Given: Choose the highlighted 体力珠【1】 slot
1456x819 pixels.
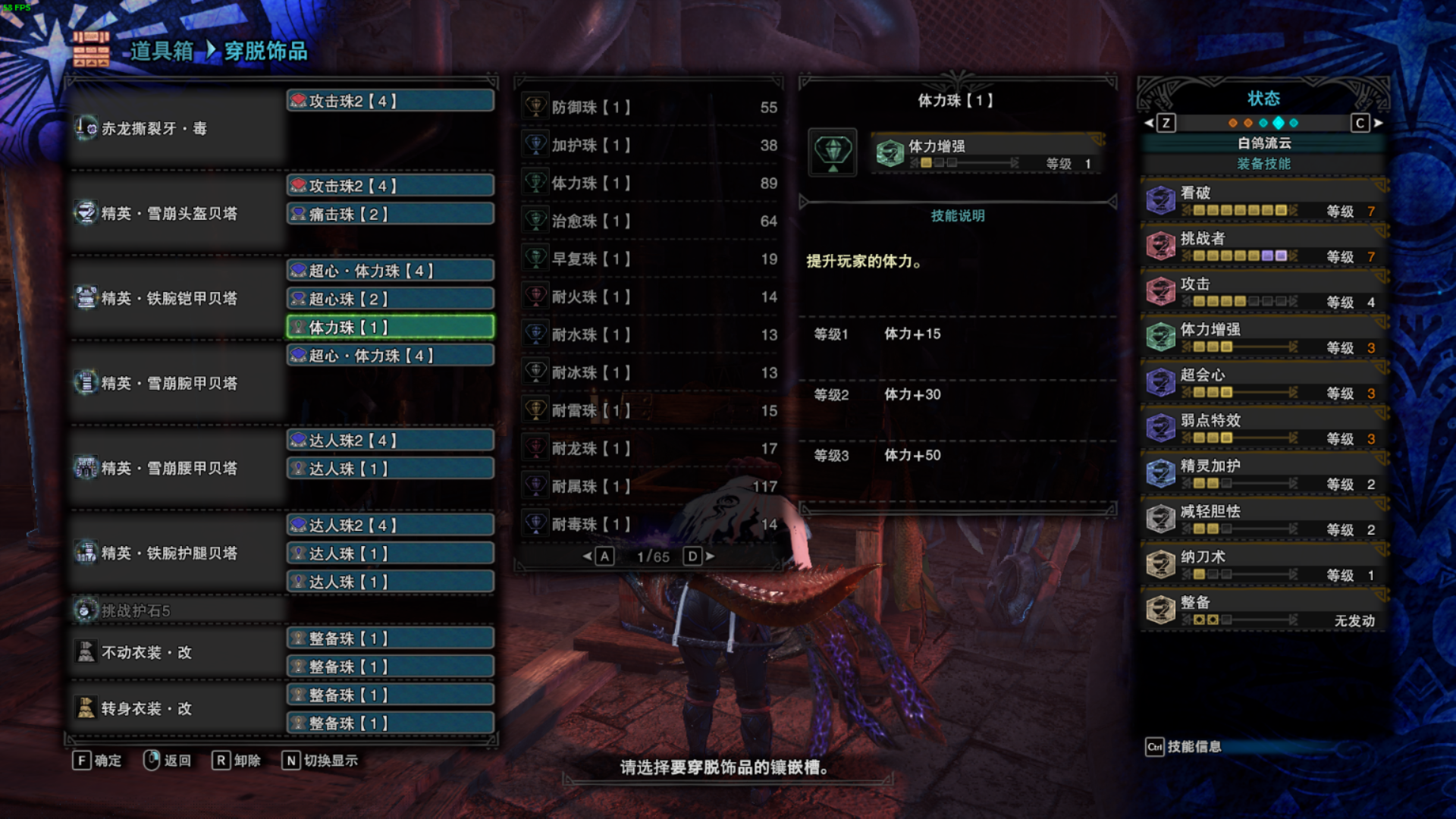Looking at the screenshot, I should 391,328.
